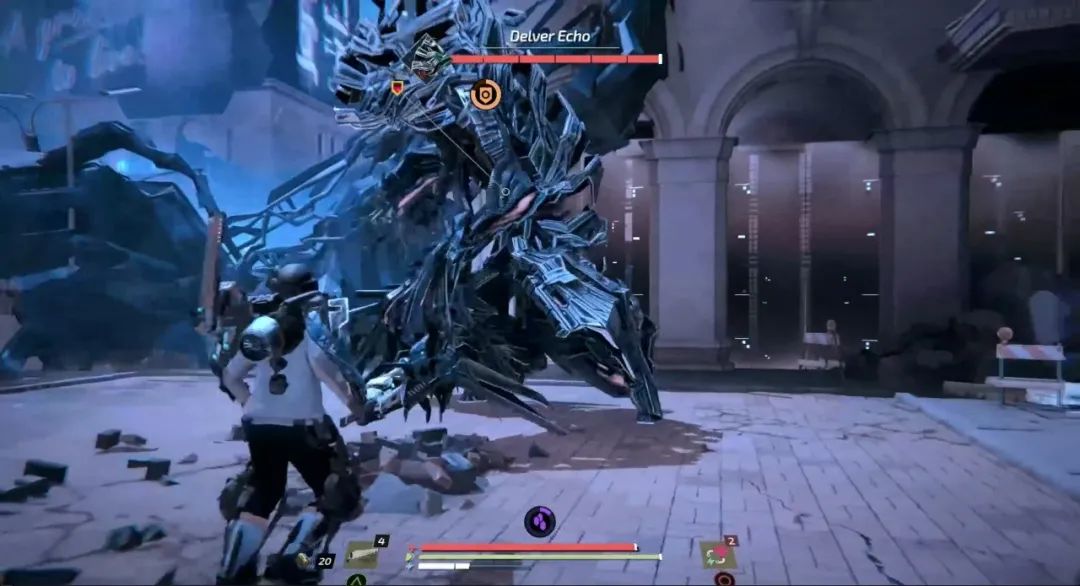The image size is (1080, 586).
Task: Activate the purple orb ability icon
Action: coord(540,521)
